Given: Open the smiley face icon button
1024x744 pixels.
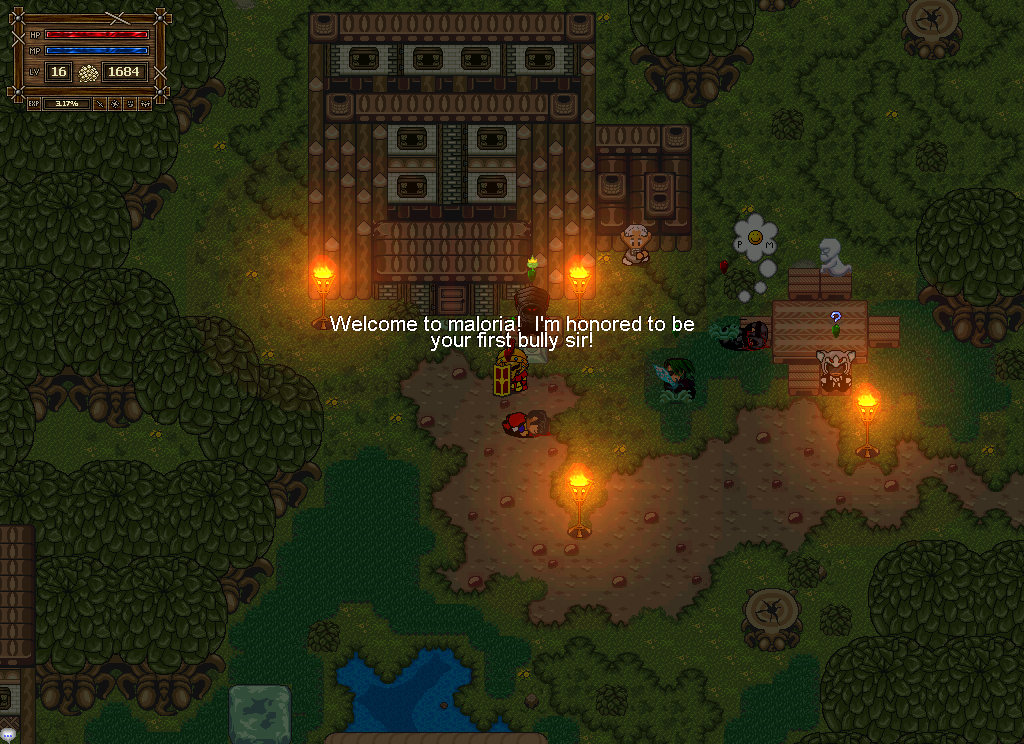Looking at the screenshot, I should pos(130,104).
